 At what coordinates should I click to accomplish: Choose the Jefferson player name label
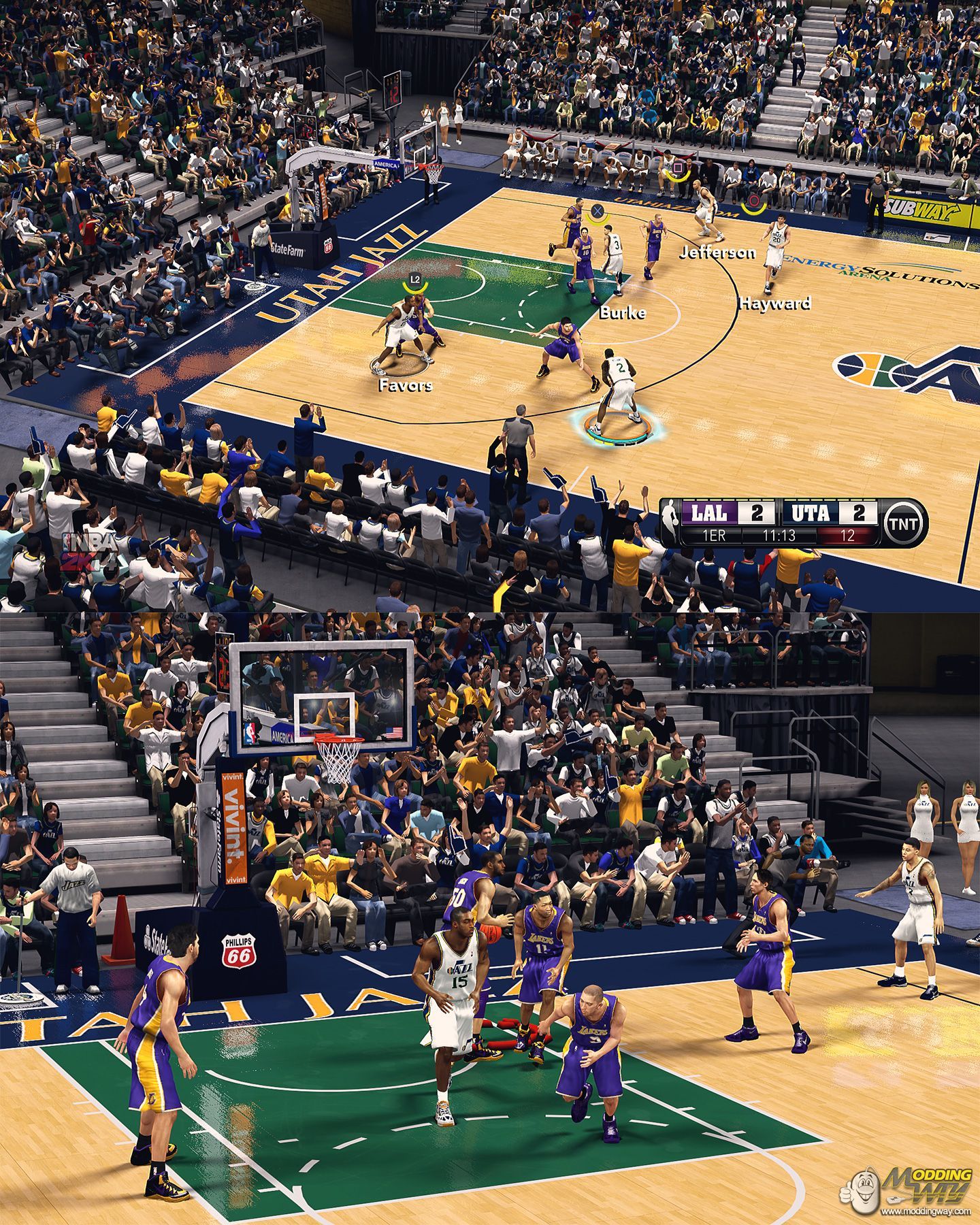click(717, 253)
